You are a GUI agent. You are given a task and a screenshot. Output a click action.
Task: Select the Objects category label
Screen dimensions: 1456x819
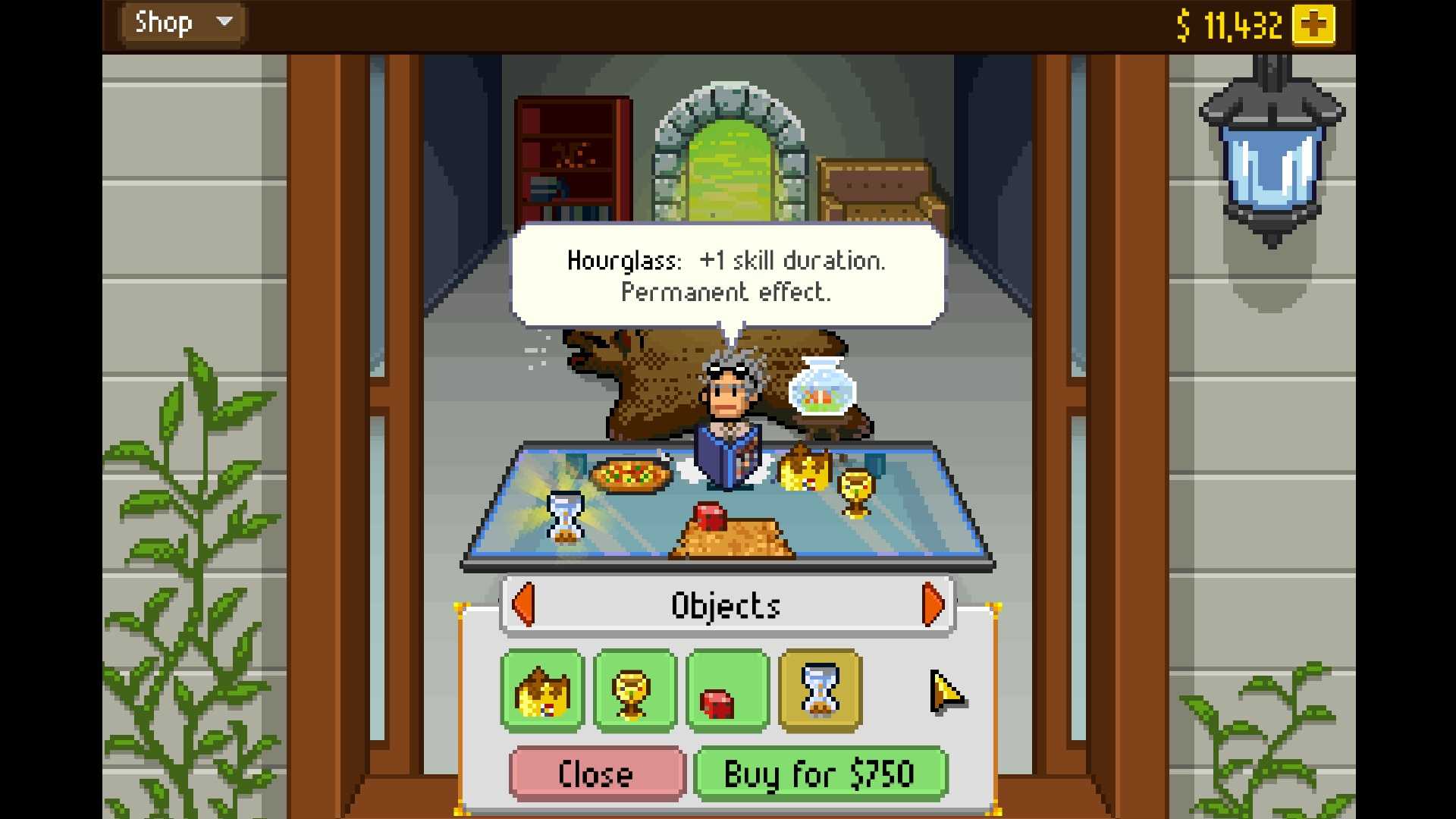[x=726, y=604]
